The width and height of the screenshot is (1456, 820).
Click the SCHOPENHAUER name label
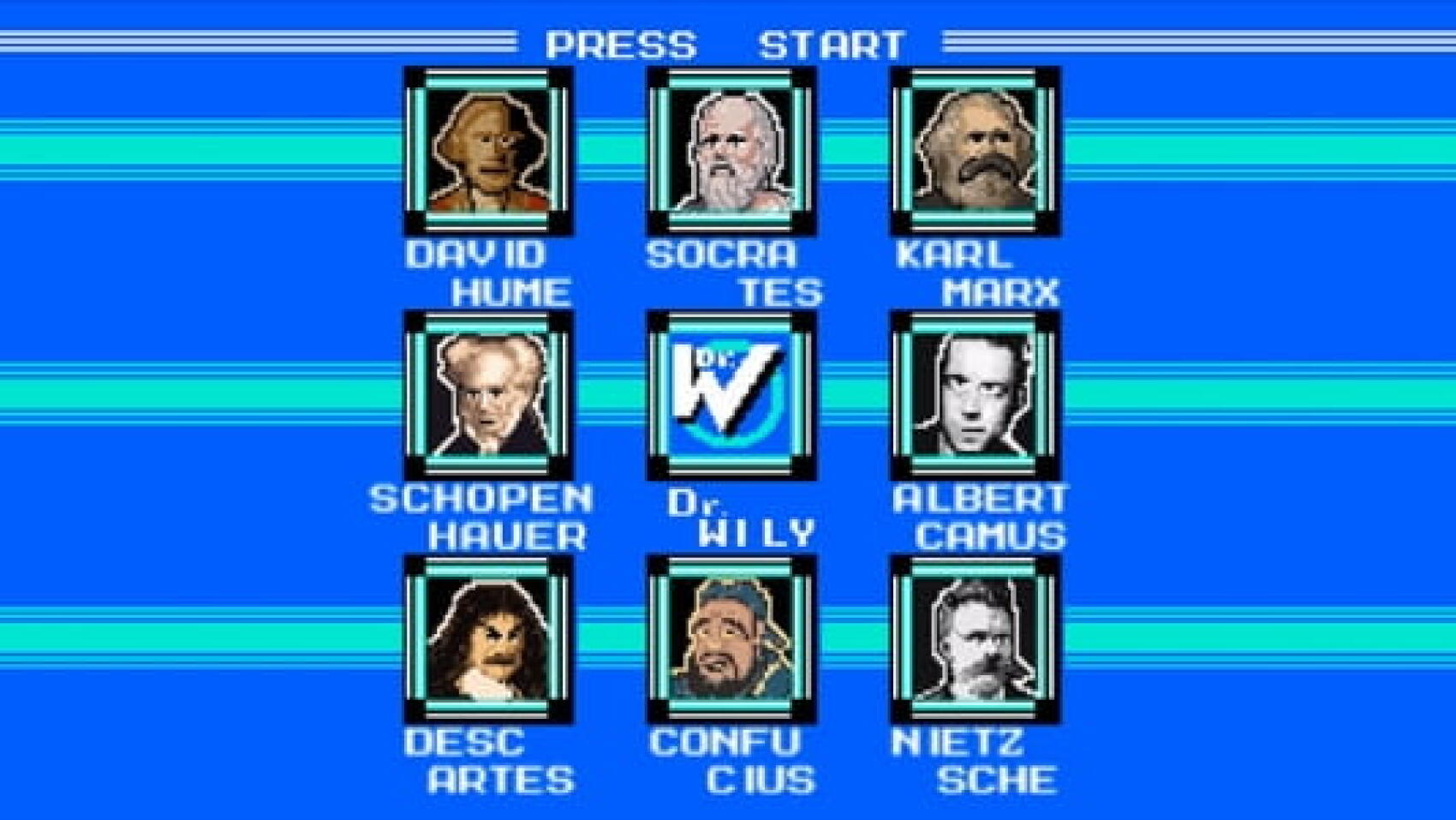pos(484,514)
